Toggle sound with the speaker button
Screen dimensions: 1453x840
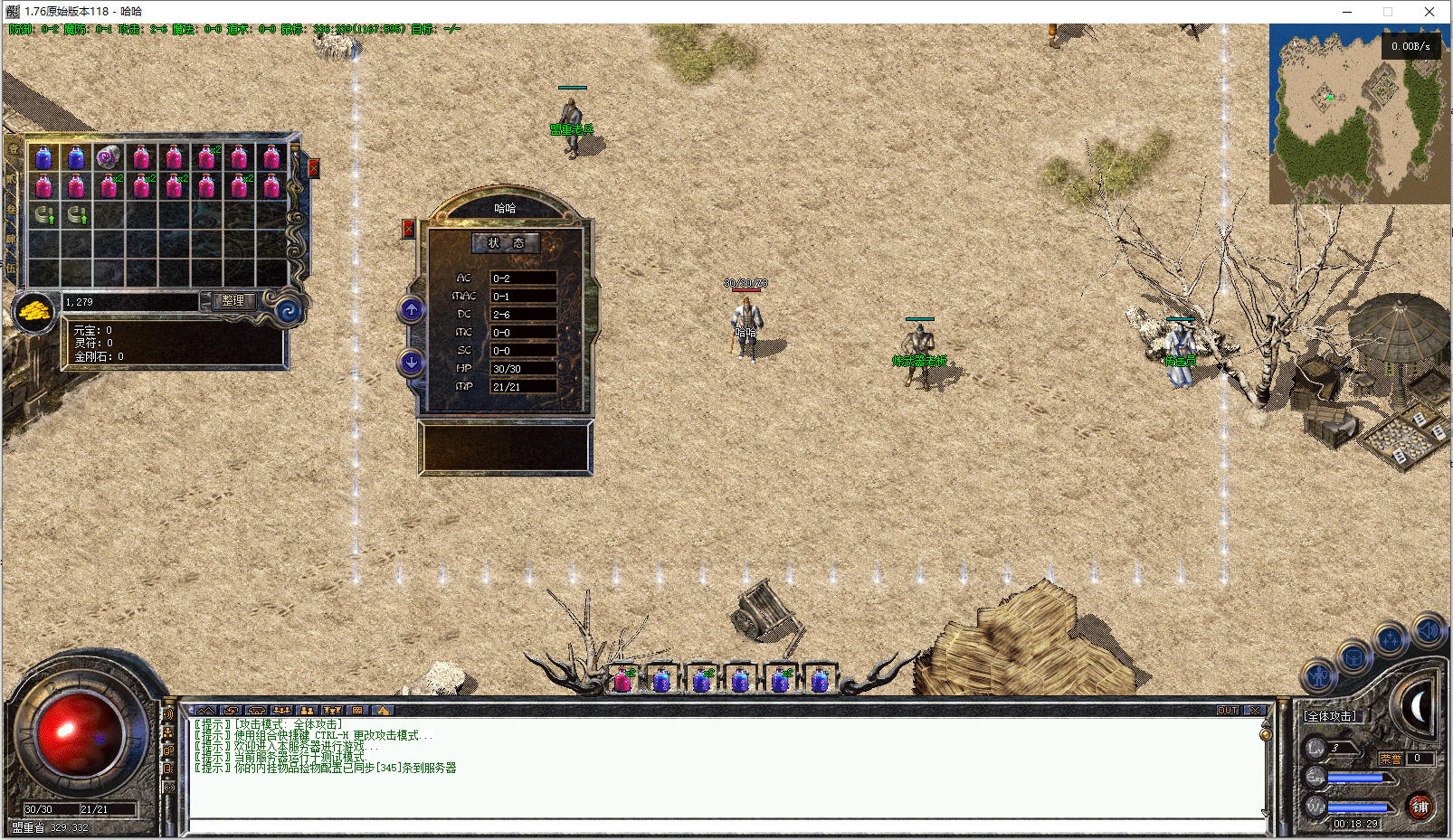(x=1429, y=630)
